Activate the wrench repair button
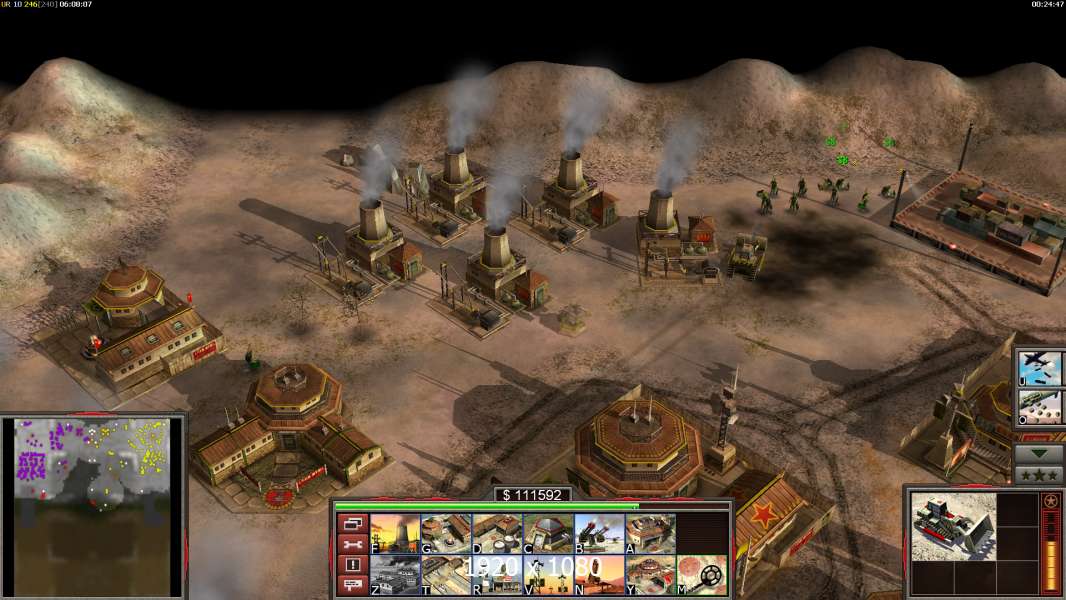This screenshot has width=1066, height=600. (x=352, y=544)
